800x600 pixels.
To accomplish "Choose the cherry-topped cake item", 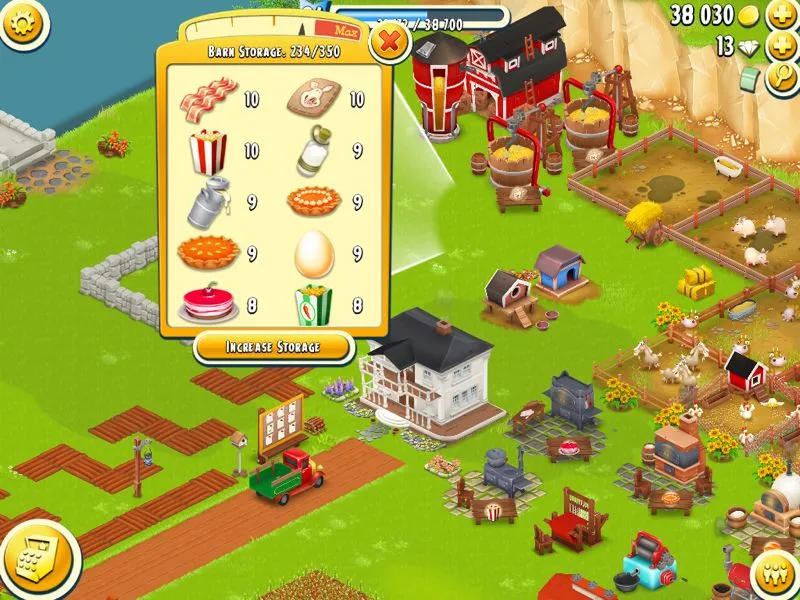I will pyautogui.click(x=208, y=304).
